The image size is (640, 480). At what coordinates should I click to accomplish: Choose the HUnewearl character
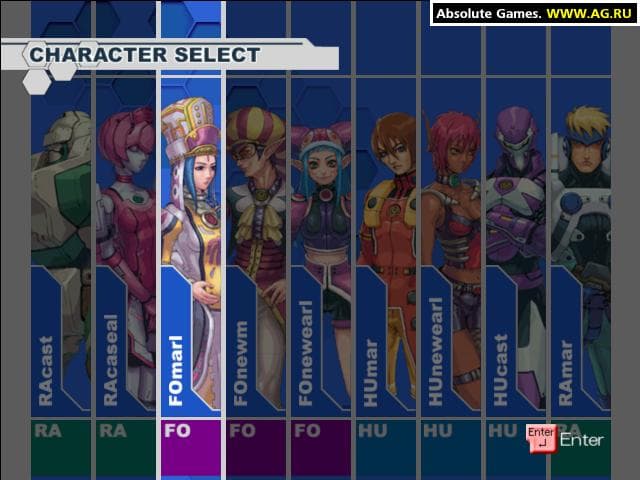click(451, 250)
